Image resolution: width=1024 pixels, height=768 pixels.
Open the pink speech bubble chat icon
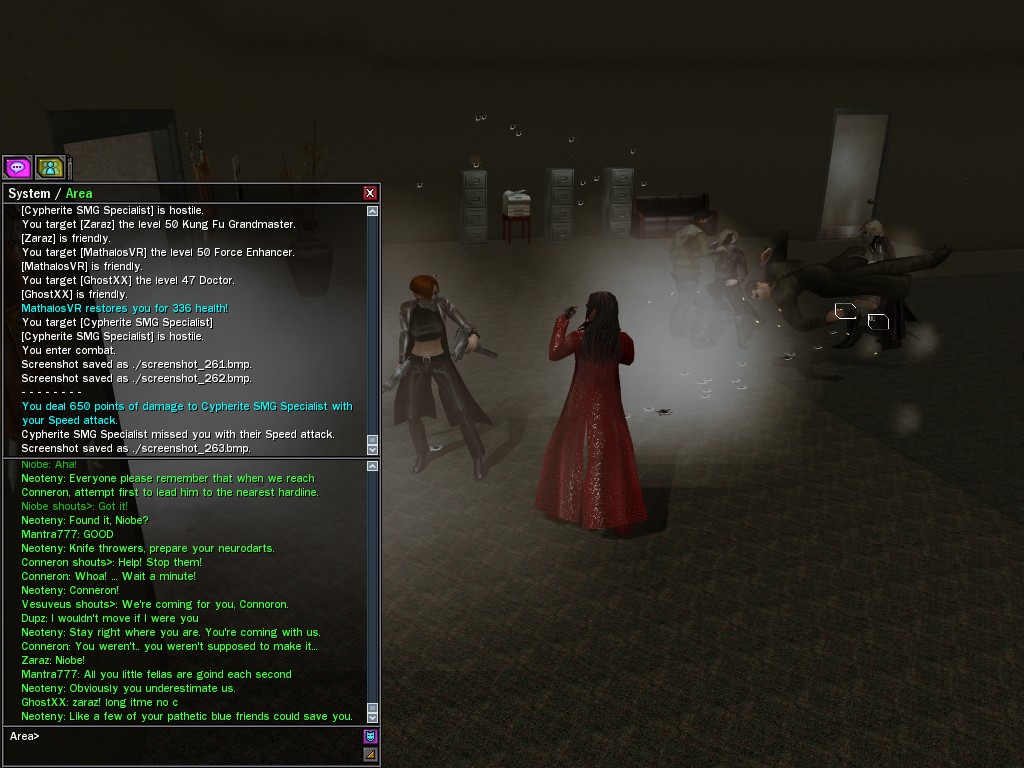click(18, 167)
